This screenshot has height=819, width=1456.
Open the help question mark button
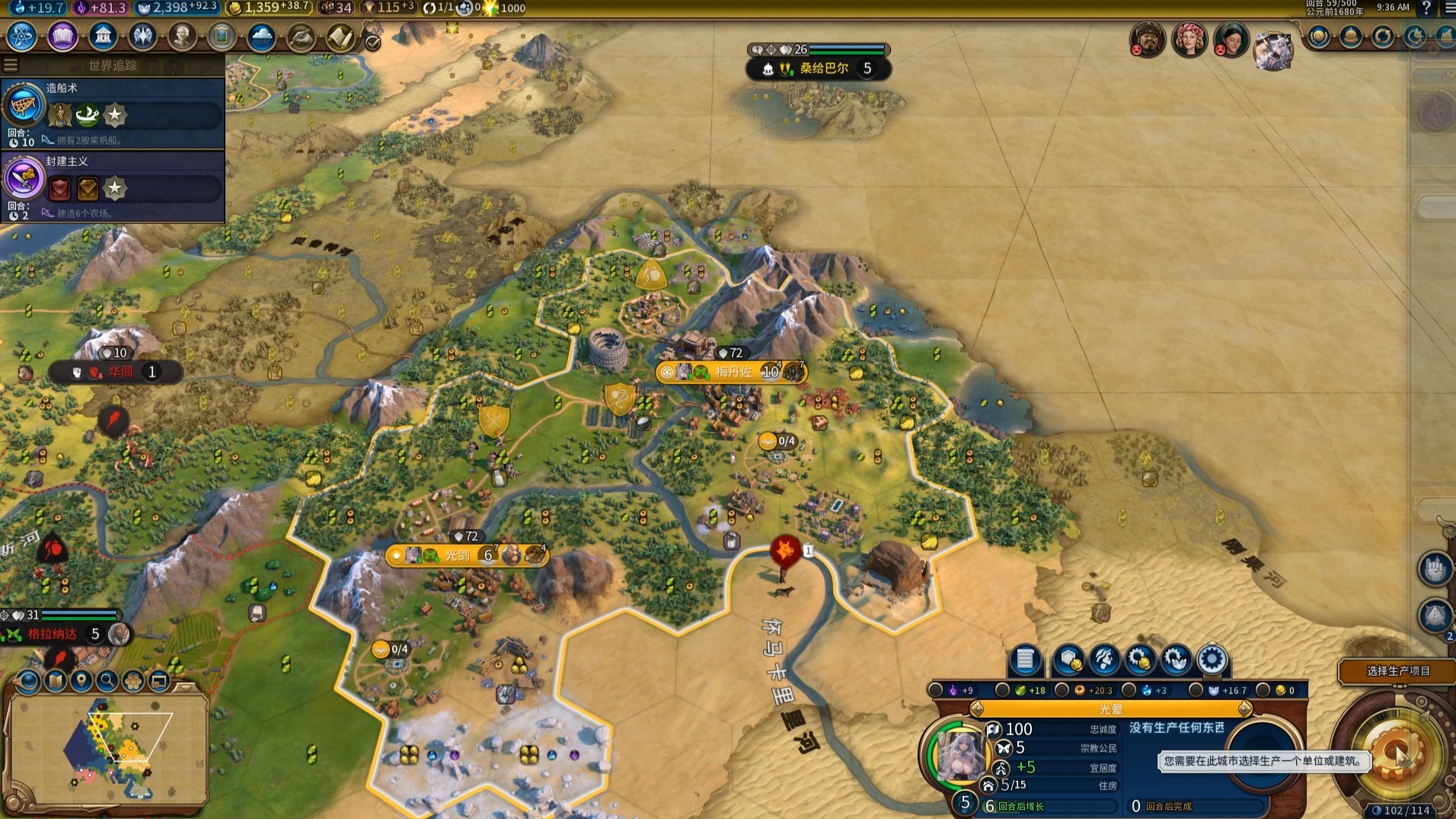[1426, 8]
